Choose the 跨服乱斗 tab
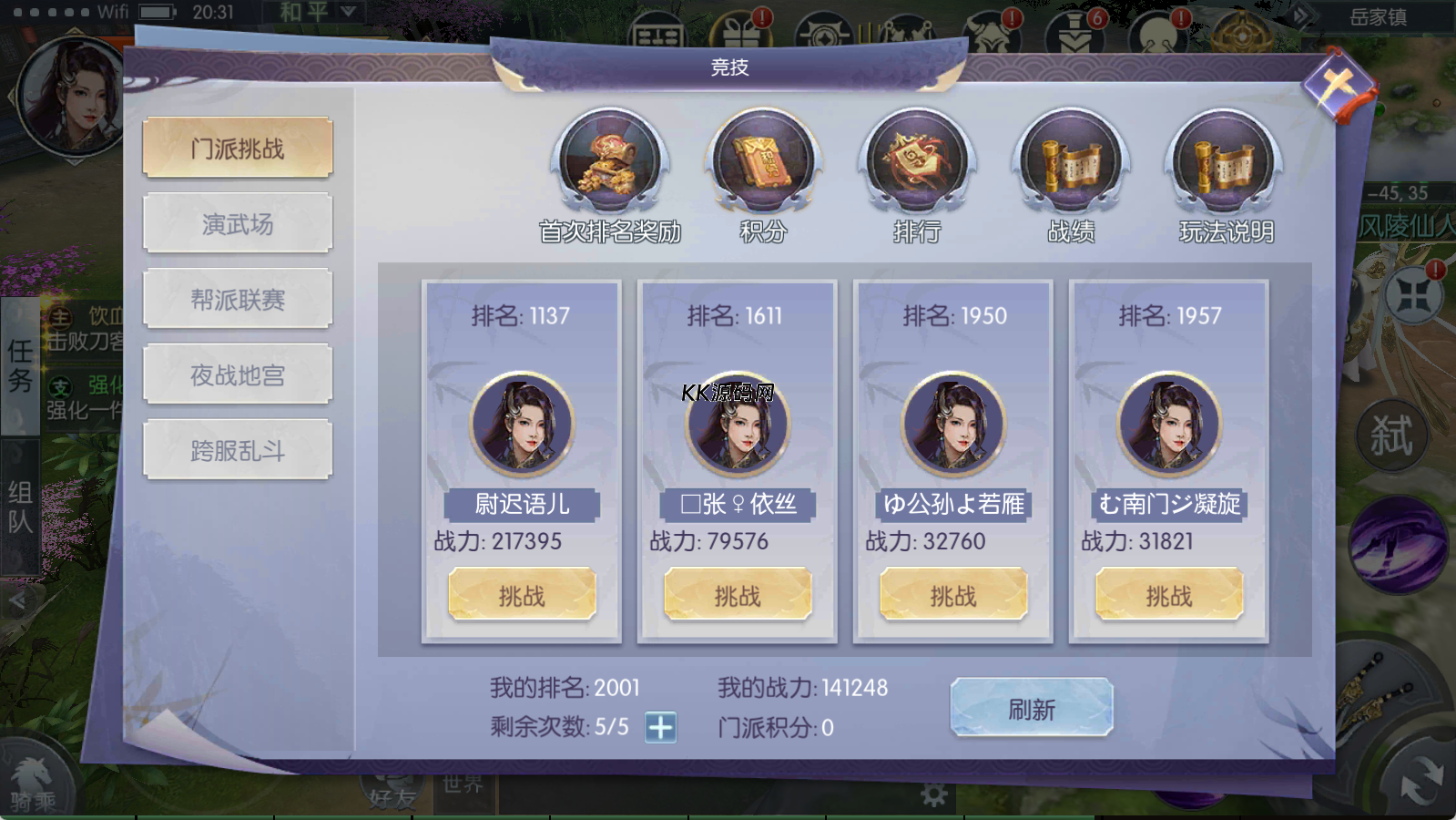Image resolution: width=1456 pixels, height=820 pixels. click(x=238, y=450)
